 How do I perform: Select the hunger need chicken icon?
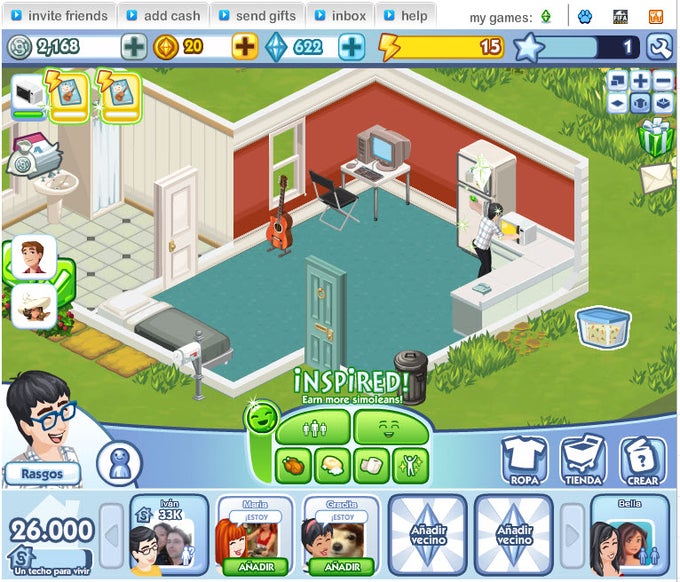293,464
